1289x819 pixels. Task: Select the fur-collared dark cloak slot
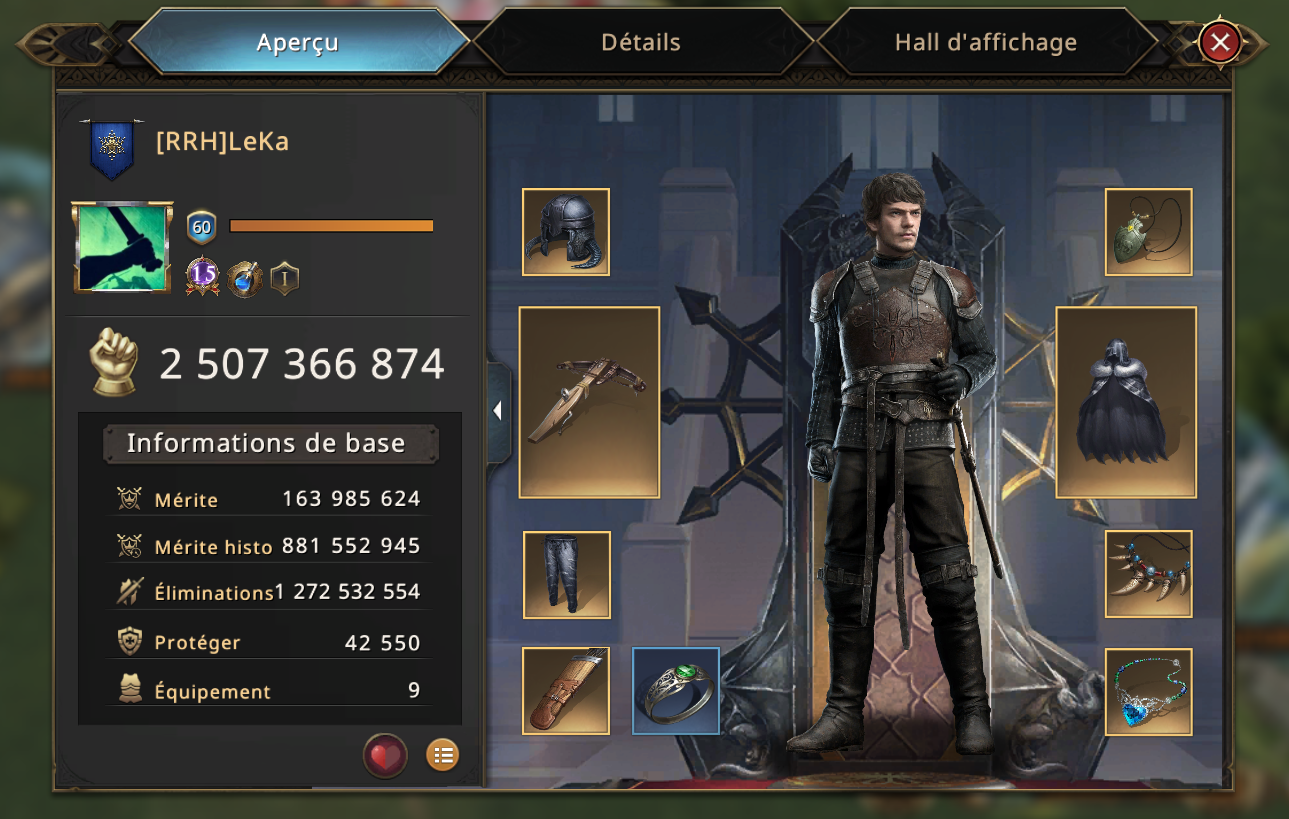tap(1126, 402)
